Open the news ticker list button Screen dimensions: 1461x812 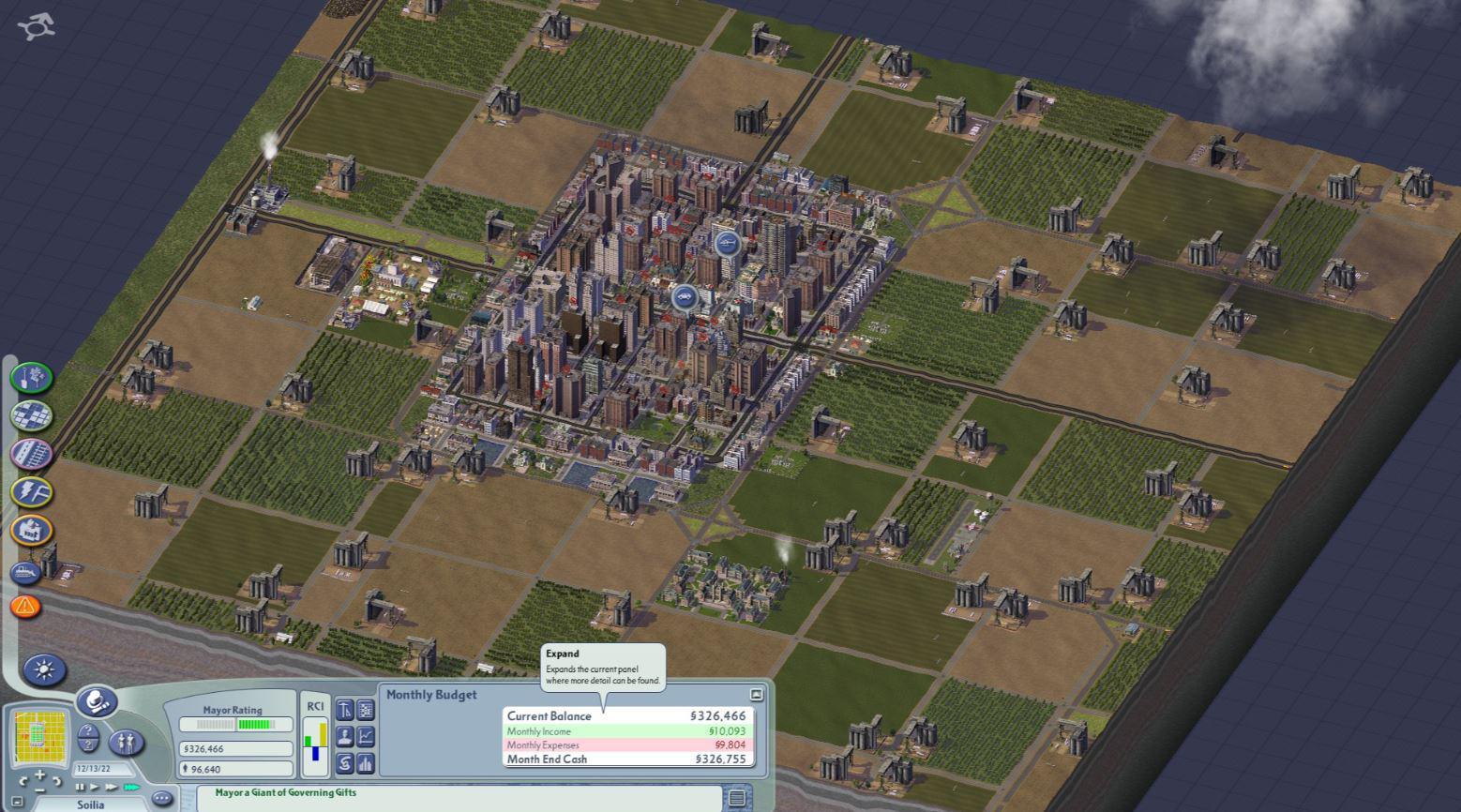point(738,798)
